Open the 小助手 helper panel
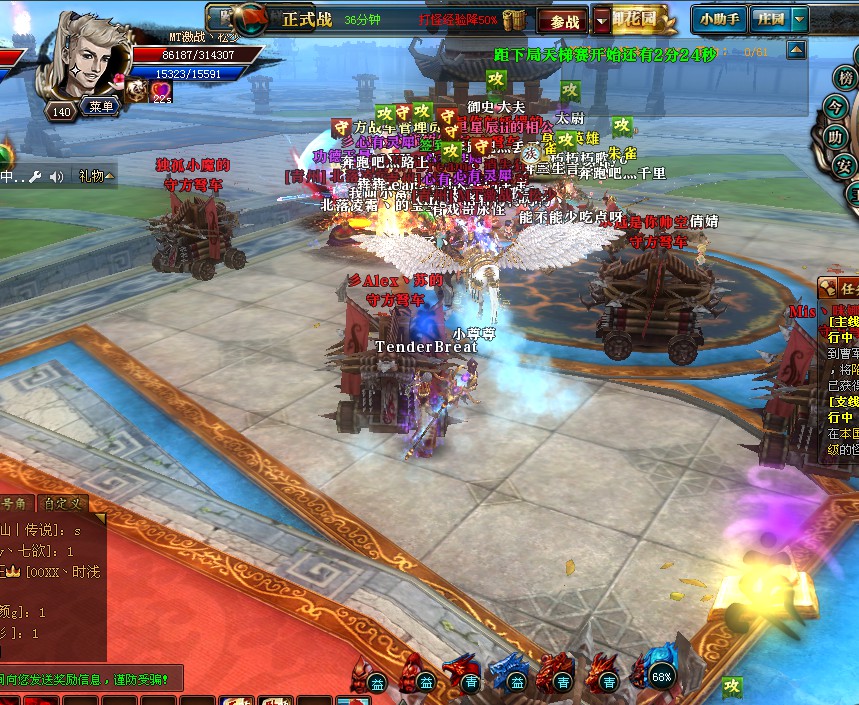The height and width of the screenshot is (705, 859). pyautogui.click(x=719, y=19)
